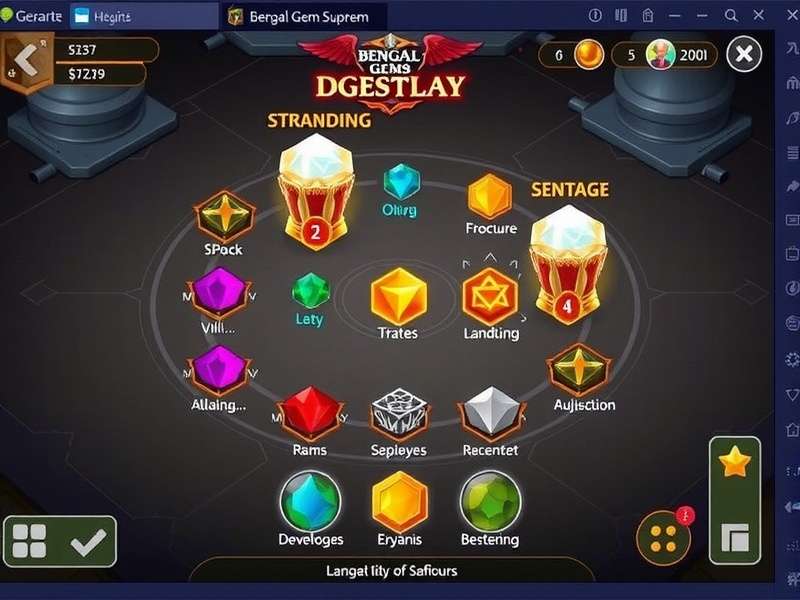Select the crystal chalice numbered 2

coord(315,190)
